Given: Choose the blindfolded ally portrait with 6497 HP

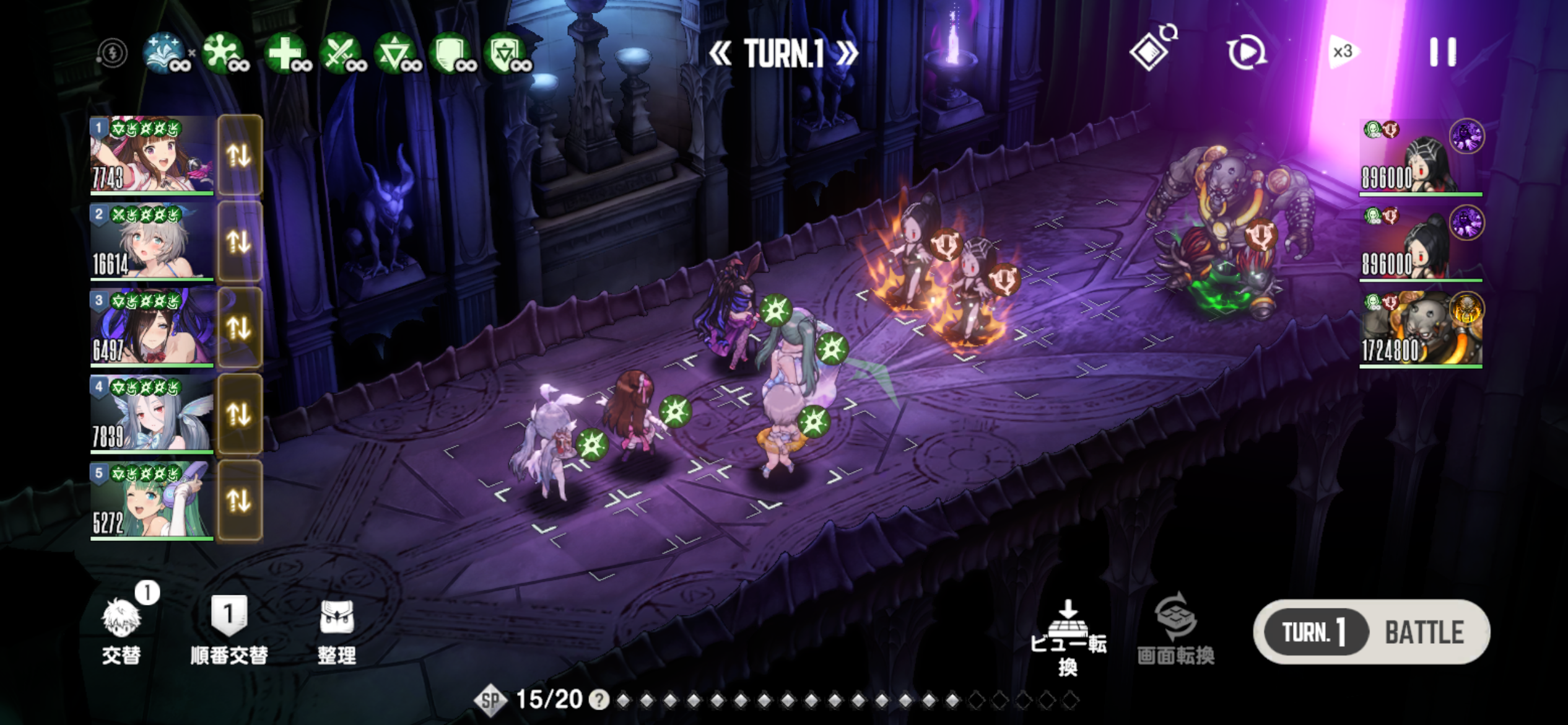Looking at the screenshot, I should click(x=152, y=328).
